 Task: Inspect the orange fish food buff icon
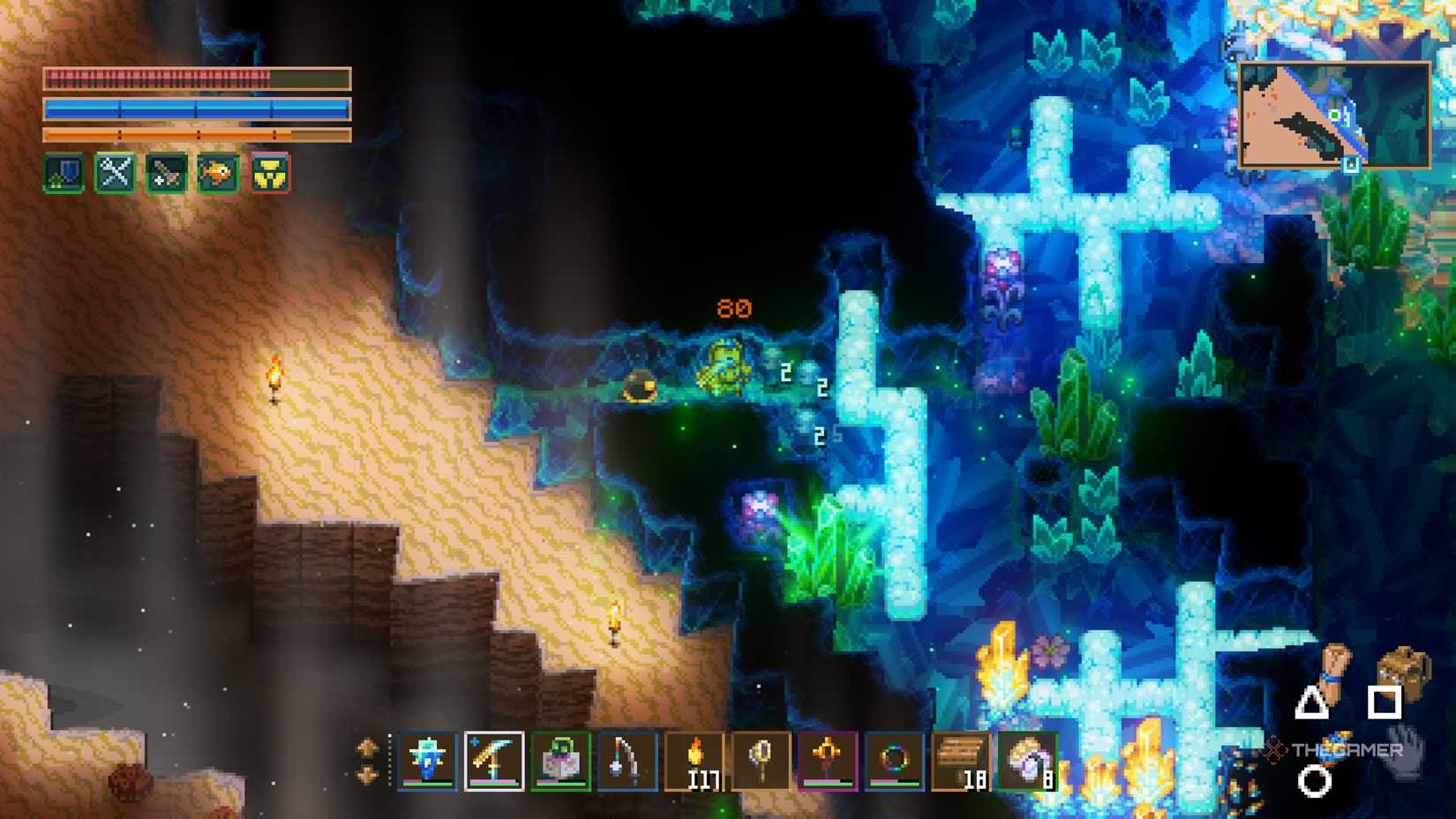click(x=218, y=173)
